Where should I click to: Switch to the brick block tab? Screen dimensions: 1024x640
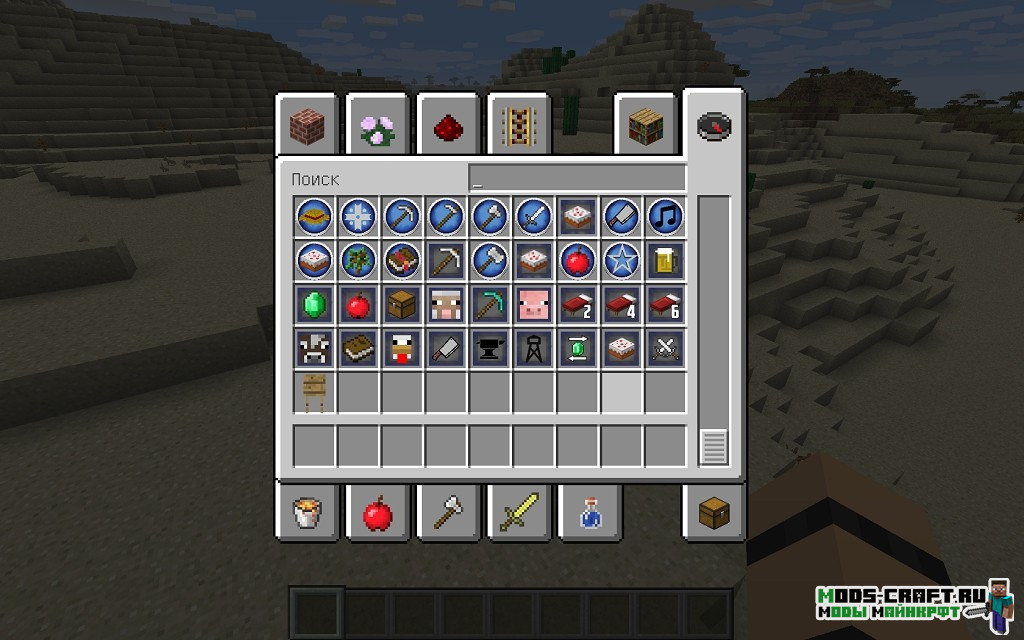click(307, 125)
